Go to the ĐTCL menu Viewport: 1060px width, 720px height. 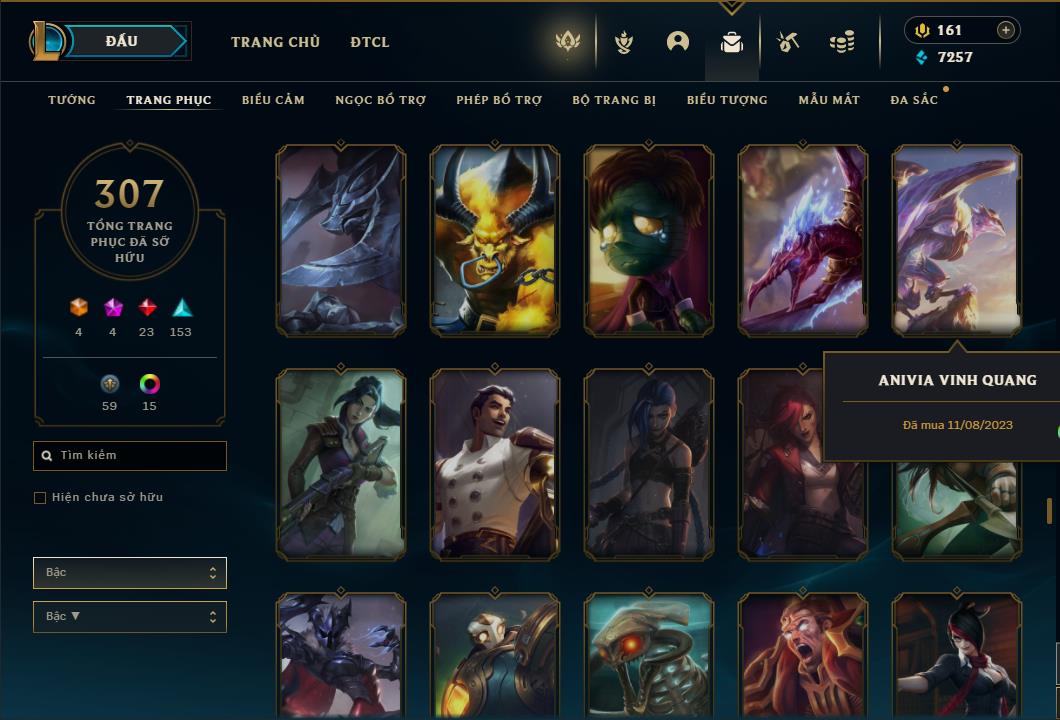pos(370,42)
